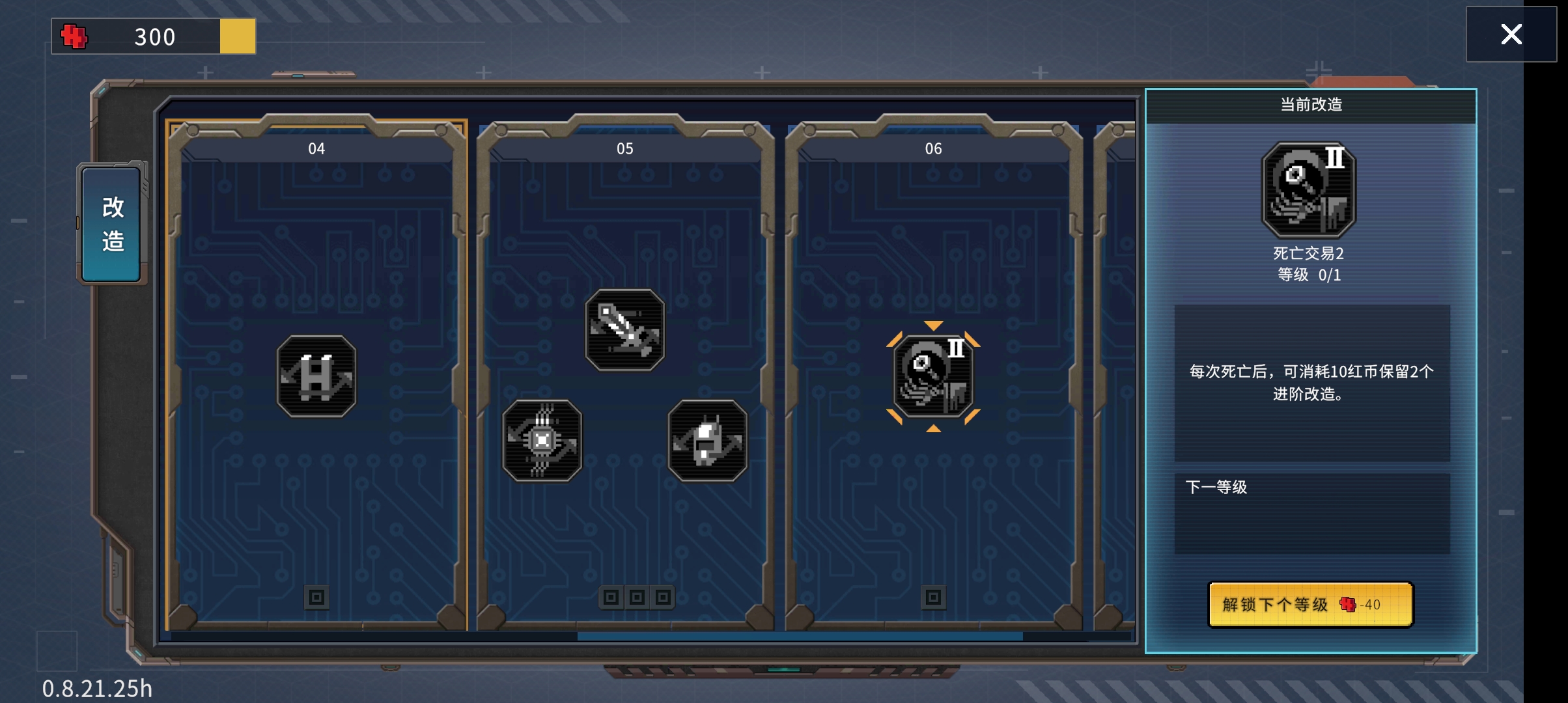Click the horizontal scrollbar under the panels
Screen dimensions: 1568x703
[x=800, y=636]
